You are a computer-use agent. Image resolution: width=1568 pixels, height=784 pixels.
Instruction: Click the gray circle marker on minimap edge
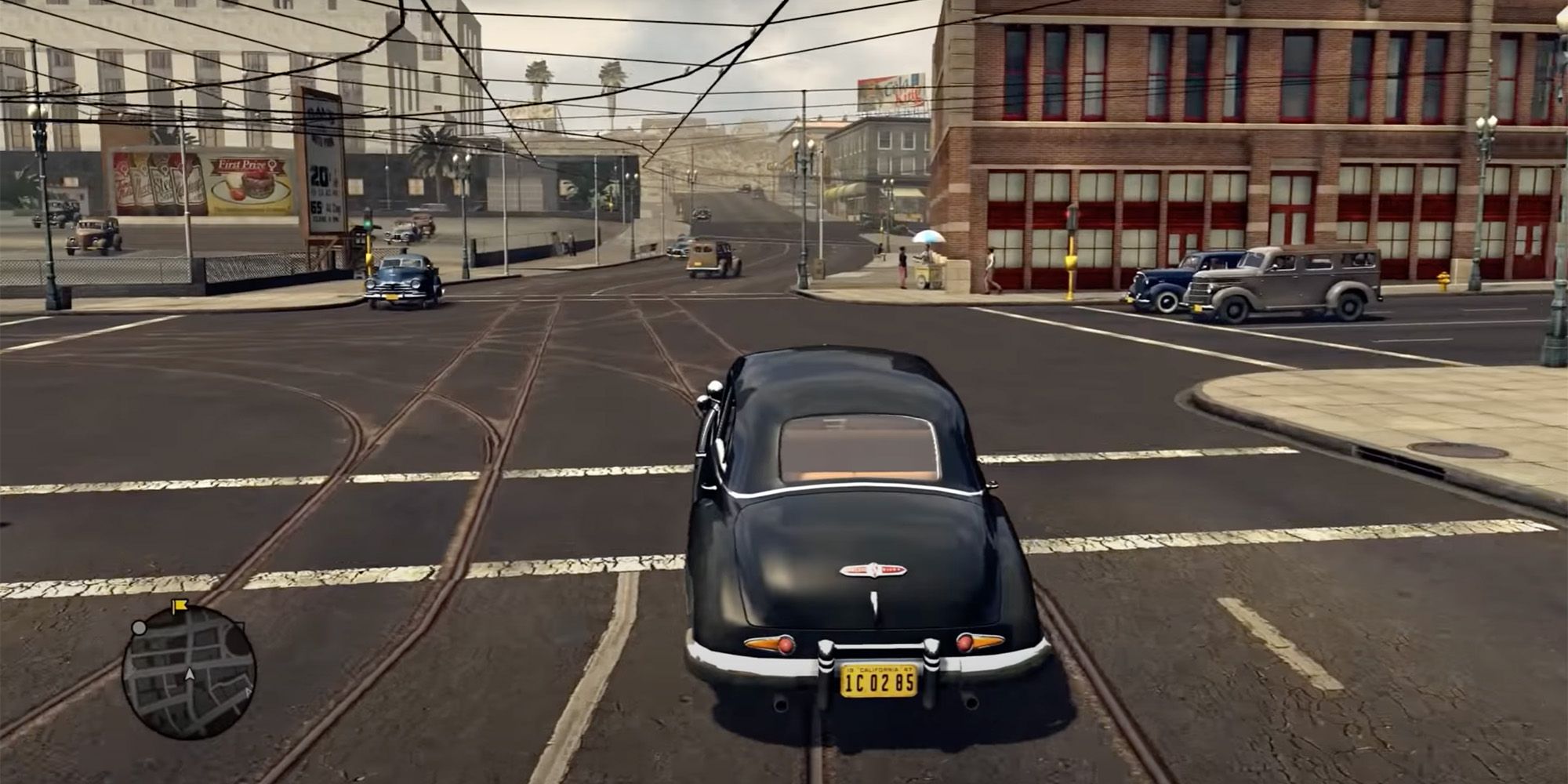[139, 628]
